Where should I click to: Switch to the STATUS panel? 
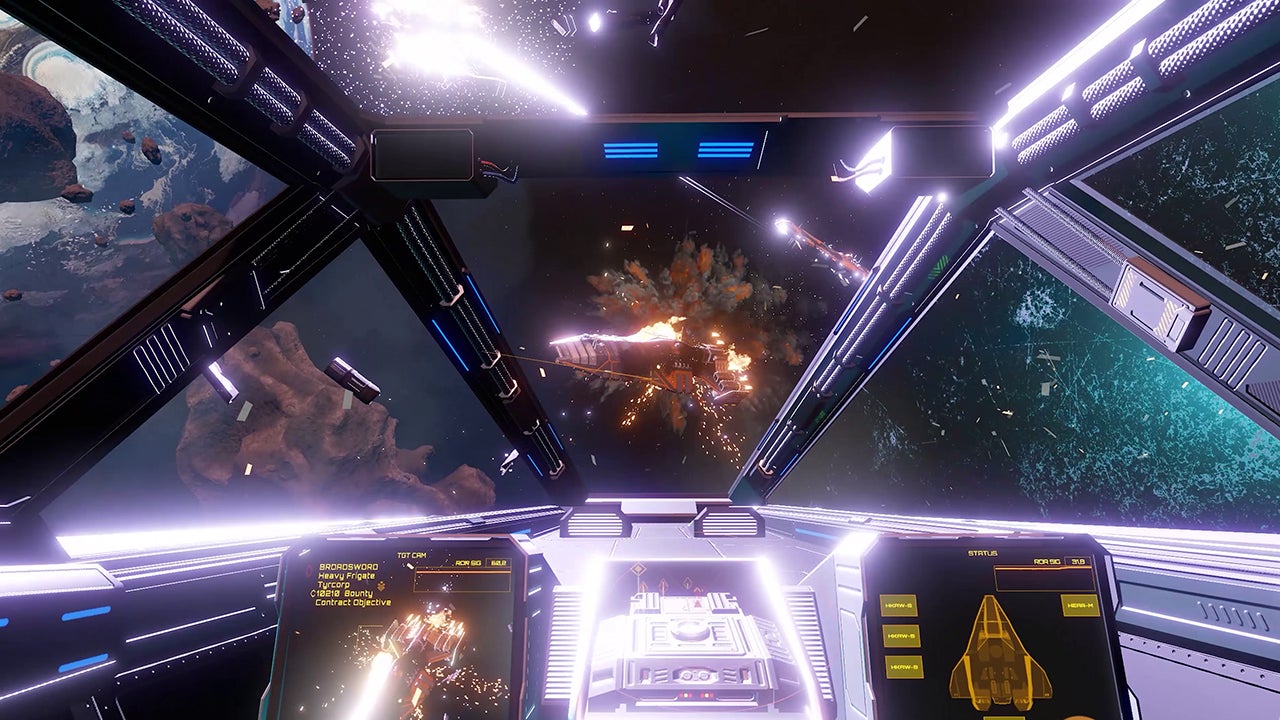tap(982, 553)
